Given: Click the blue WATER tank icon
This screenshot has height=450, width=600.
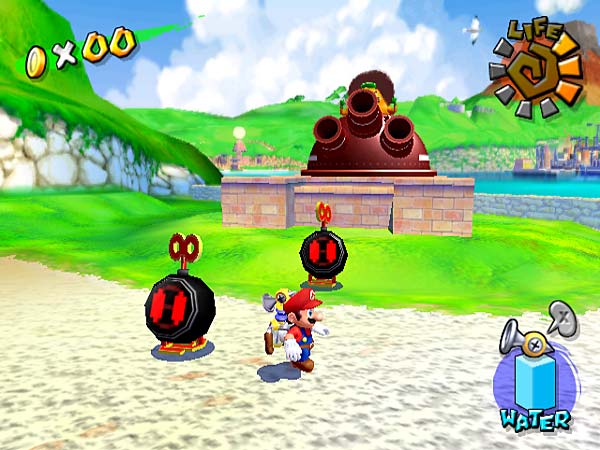Looking at the screenshot, I should point(536,383).
